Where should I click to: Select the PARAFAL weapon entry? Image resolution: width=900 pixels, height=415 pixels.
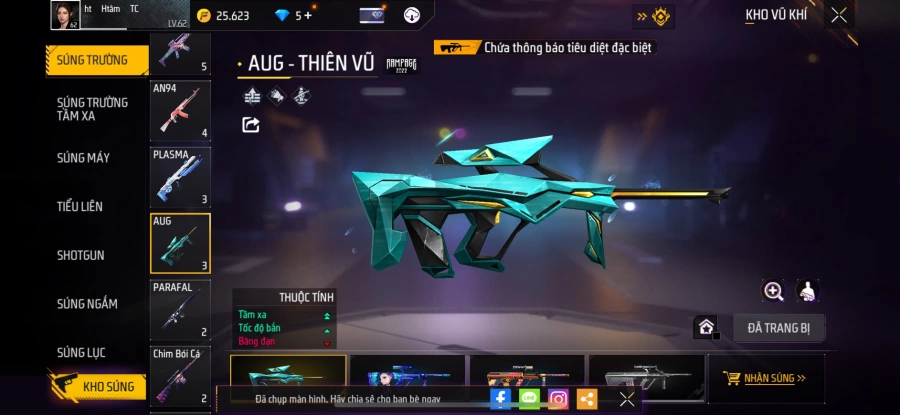click(180, 310)
